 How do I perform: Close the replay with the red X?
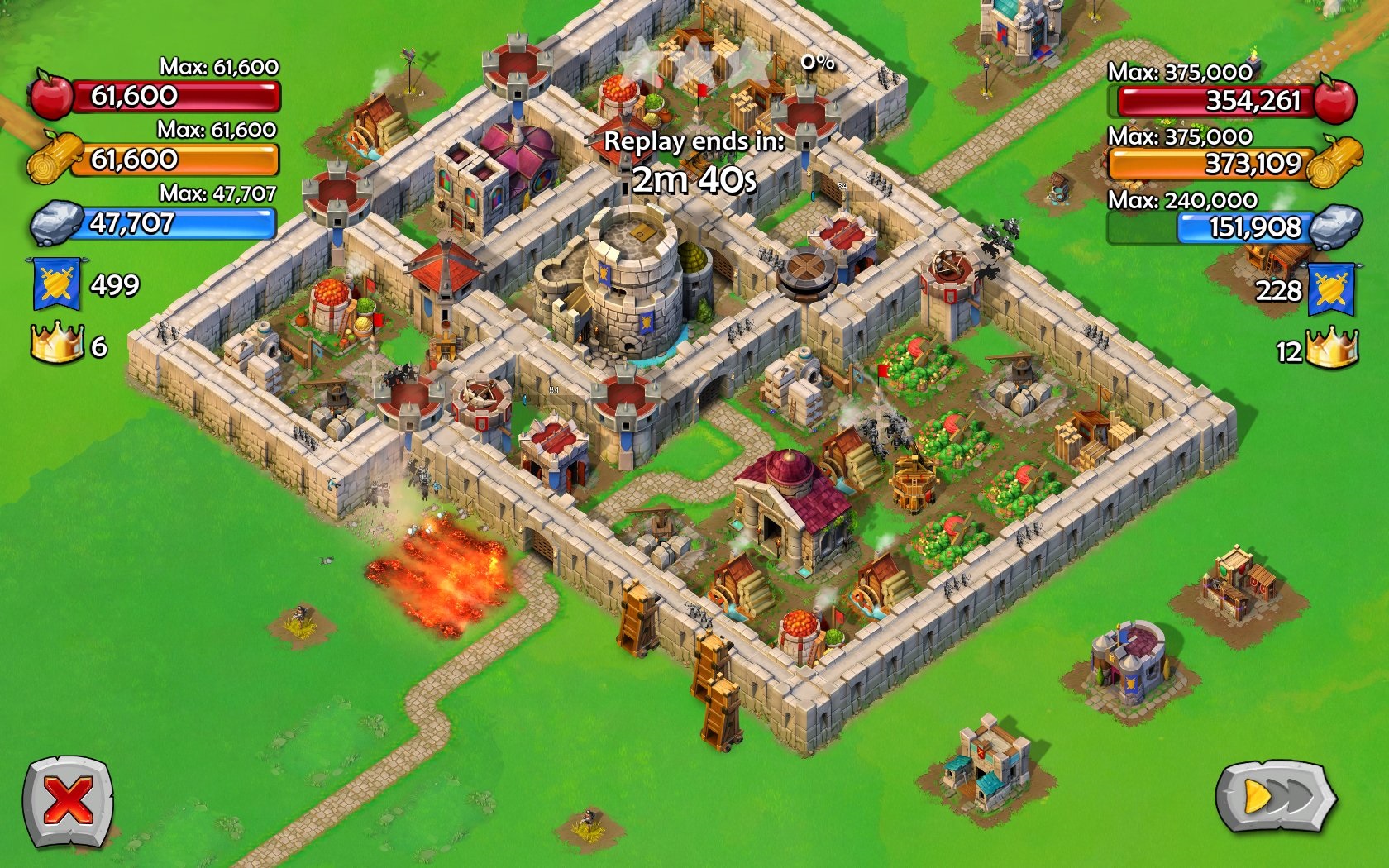[x=68, y=801]
